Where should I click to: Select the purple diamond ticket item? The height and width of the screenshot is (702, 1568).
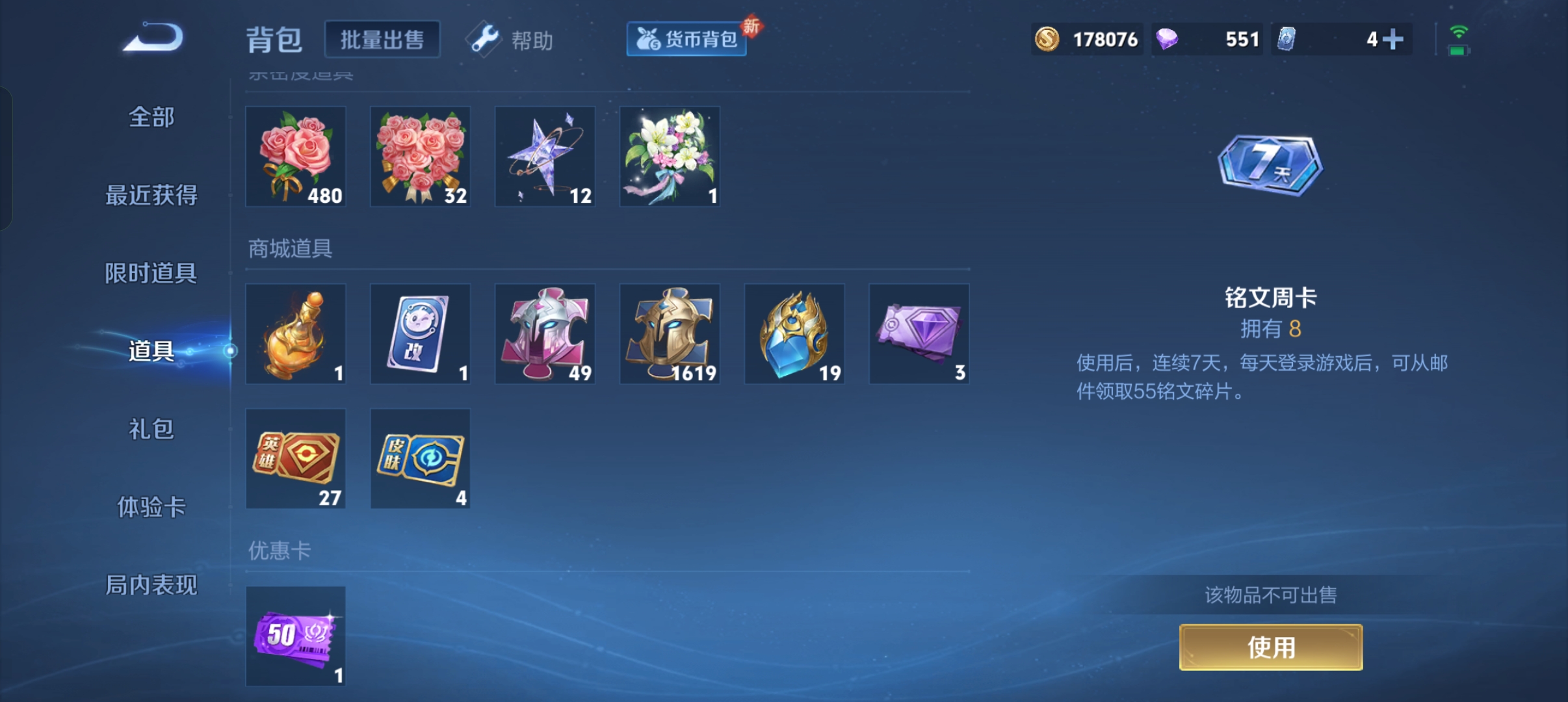(x=919, y=334)
